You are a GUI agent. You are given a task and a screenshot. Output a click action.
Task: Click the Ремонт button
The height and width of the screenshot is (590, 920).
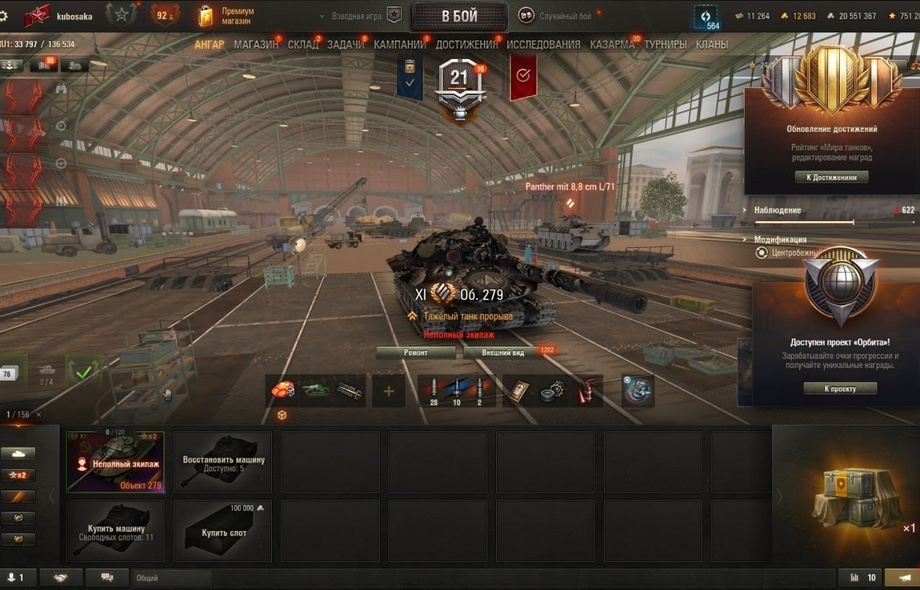[416, 352]
